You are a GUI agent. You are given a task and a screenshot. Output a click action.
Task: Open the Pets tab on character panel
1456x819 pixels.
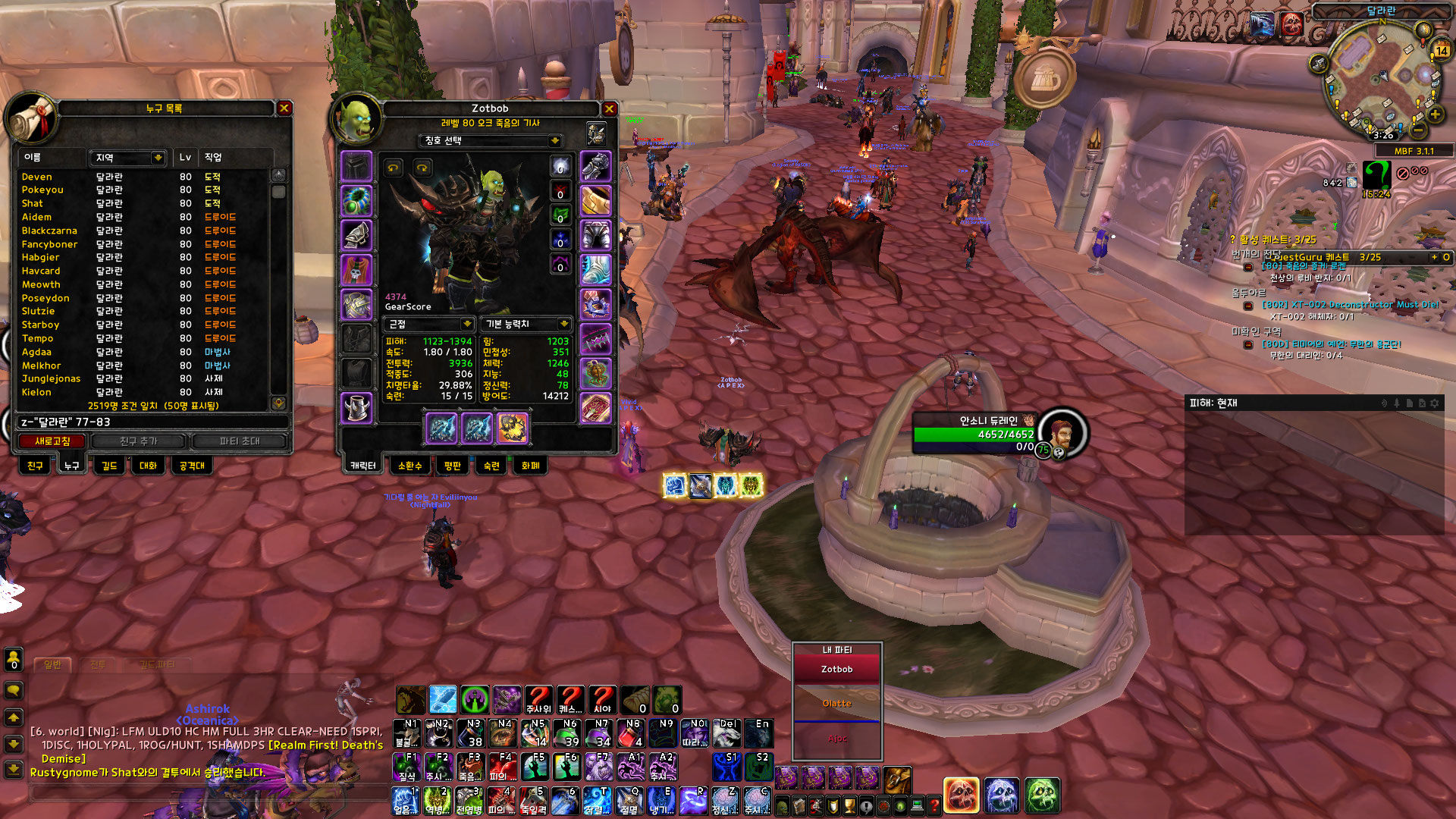pyautogui.click(x=409, y=466)
